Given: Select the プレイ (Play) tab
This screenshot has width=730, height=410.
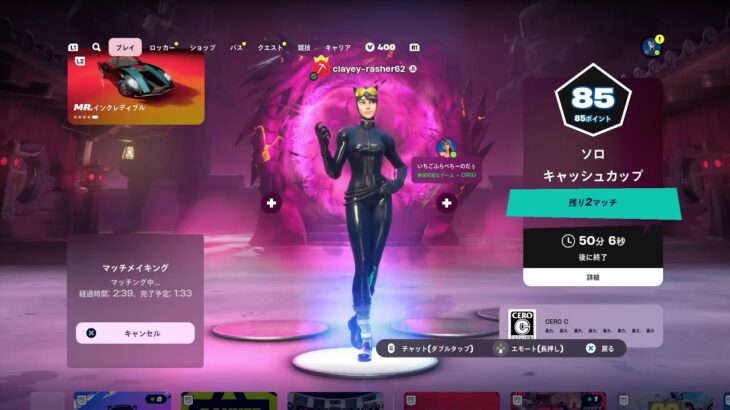Looking at the screenshot, I should pos(125,47).
